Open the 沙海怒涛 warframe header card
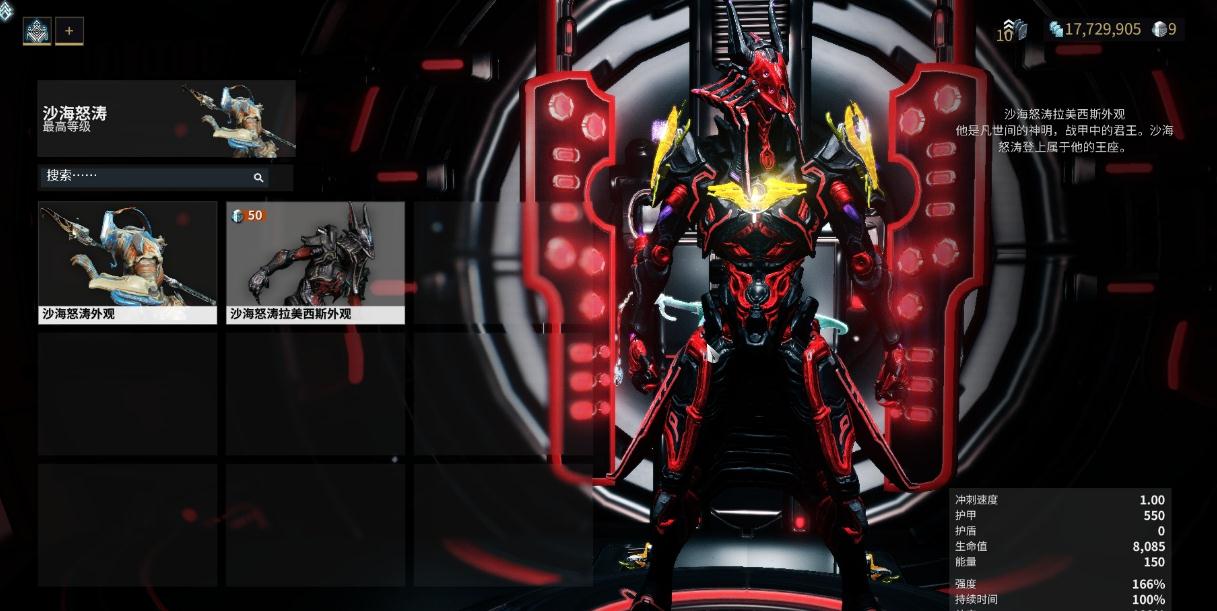 point(166,119)
